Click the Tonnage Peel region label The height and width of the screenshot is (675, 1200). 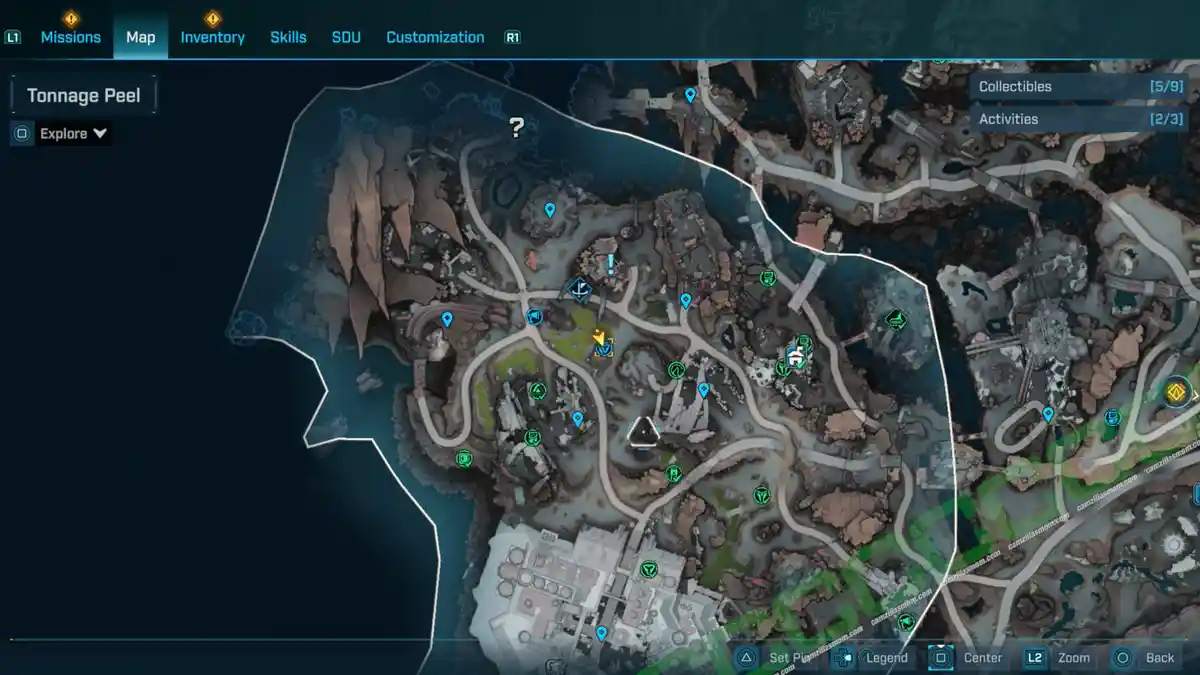83,96
